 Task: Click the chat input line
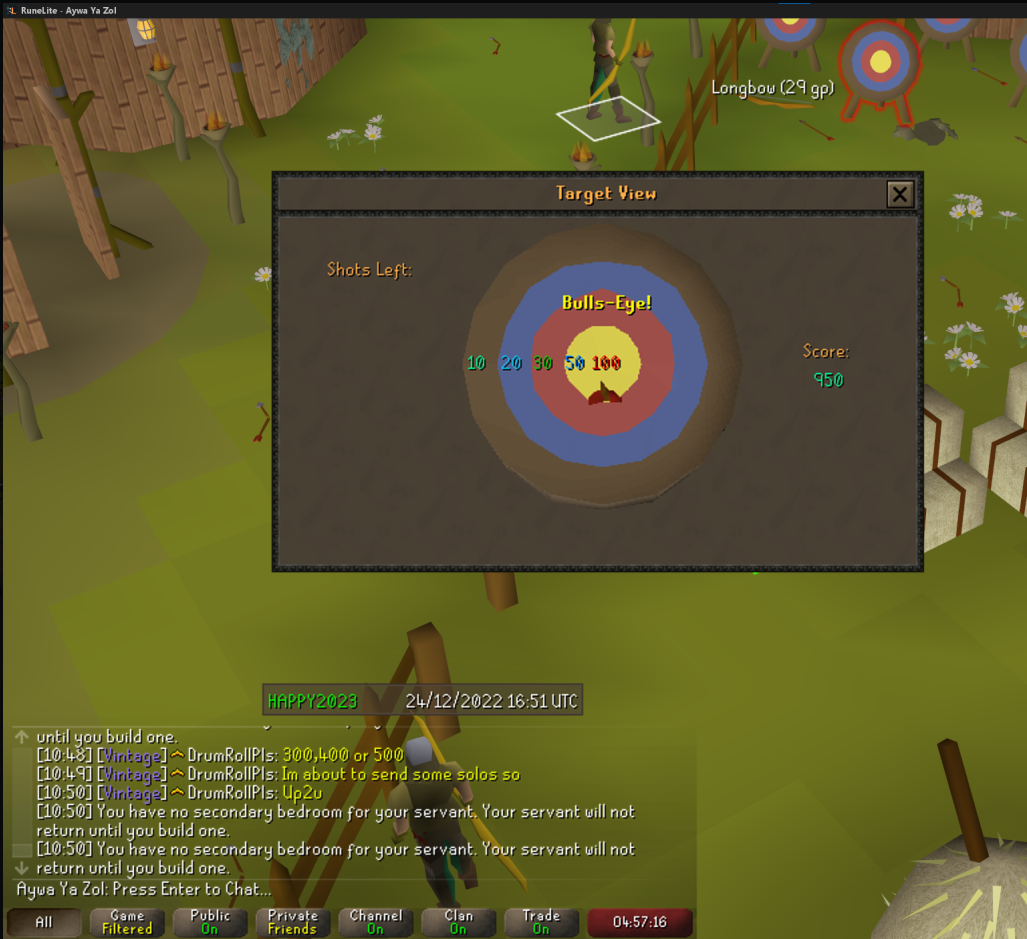(300, 889)
